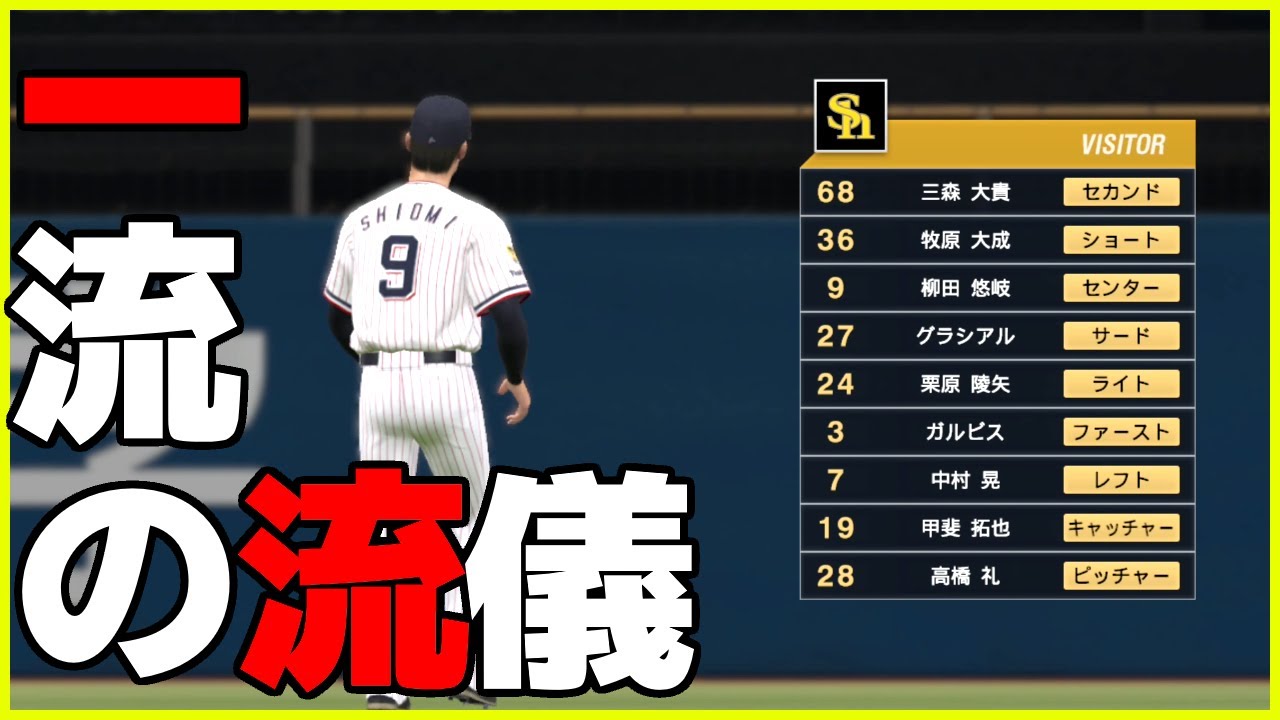Select the キャッチャー badge beside 甲斐 拓也
Viewport: 1280px width, 720px height.
(1123, 528)
